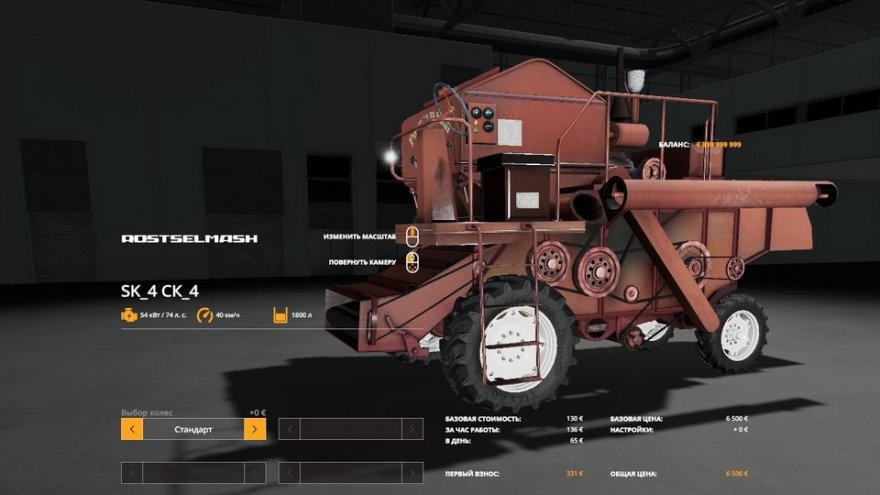Select the next wheel option after Стандарт
The height and width of the screenshot is (495, 880).
(255, 429)
